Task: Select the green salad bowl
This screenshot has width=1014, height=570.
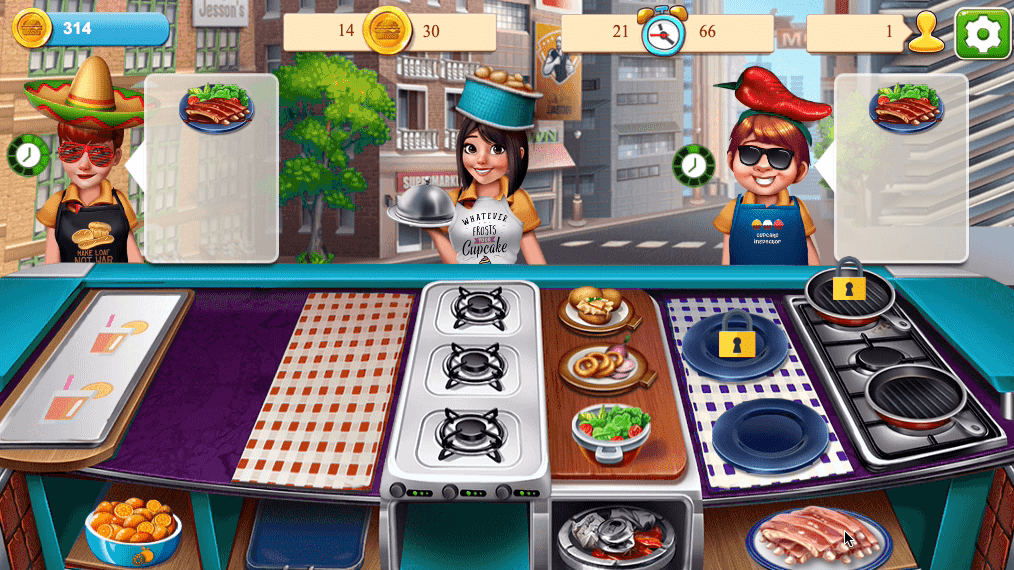Action: pyautogui.click(x=612, y=428)
